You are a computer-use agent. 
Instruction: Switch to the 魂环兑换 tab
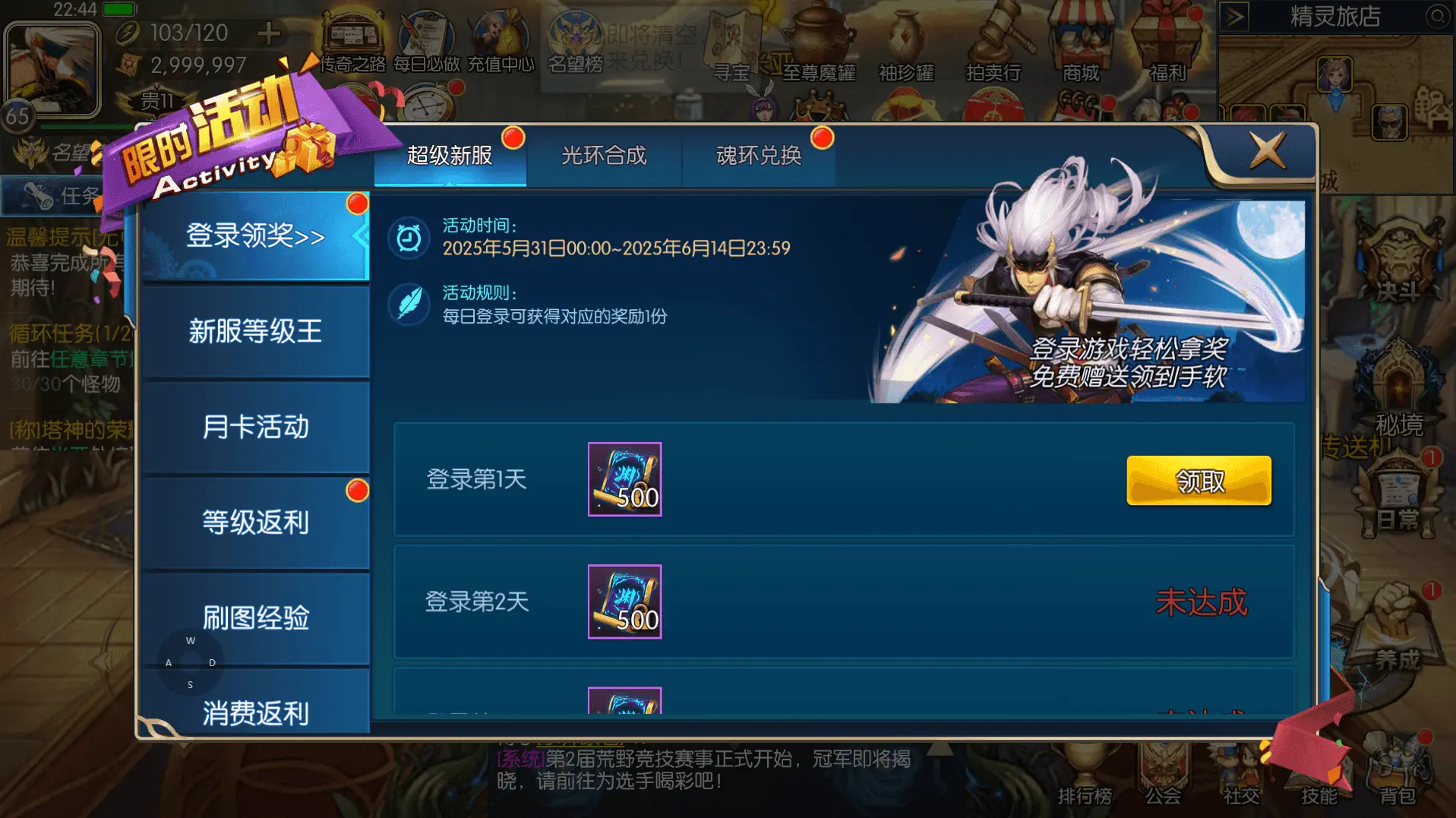(759, 156)
